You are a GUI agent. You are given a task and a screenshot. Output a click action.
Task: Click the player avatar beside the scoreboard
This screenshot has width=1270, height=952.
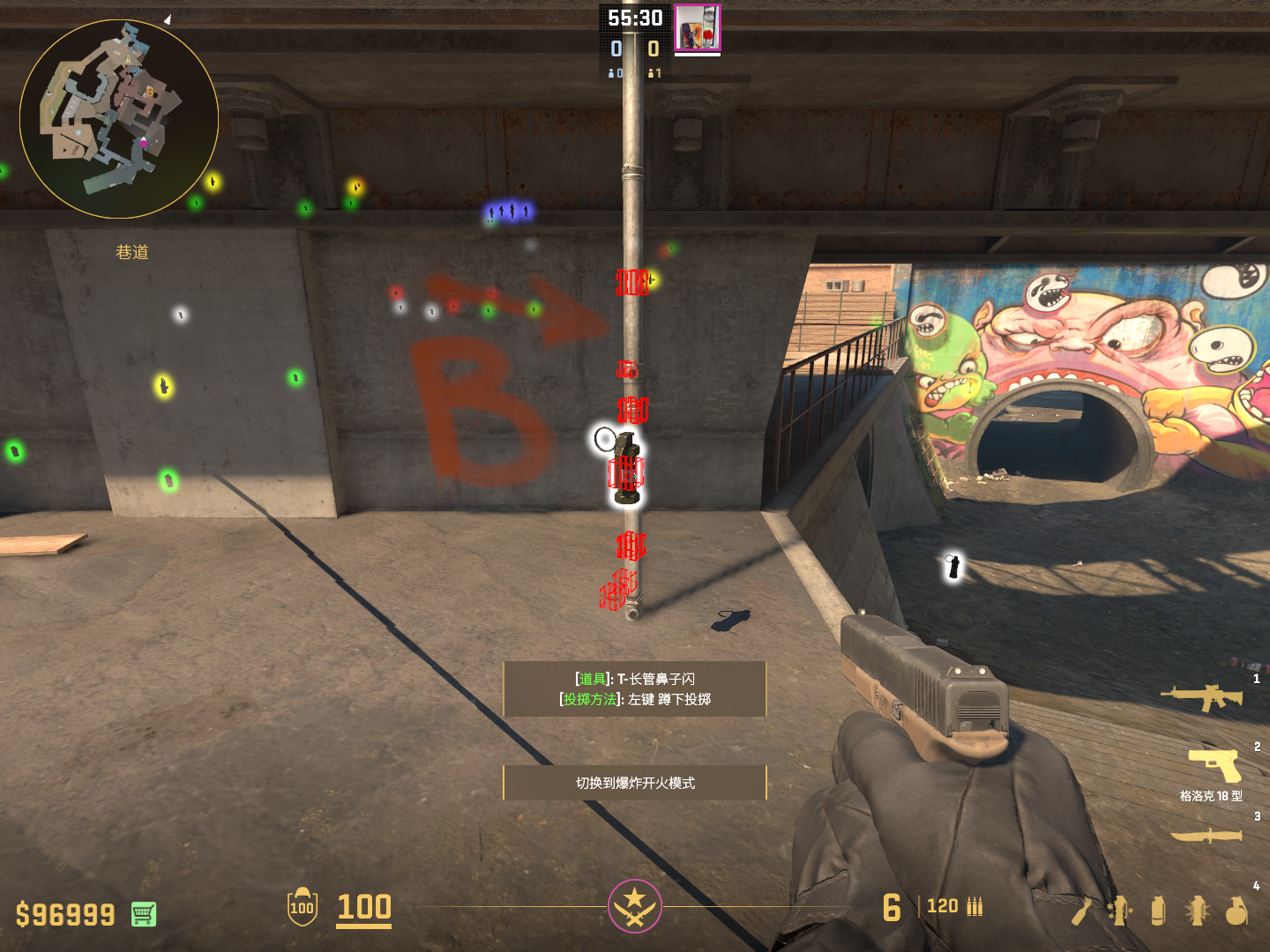point(698,27)
